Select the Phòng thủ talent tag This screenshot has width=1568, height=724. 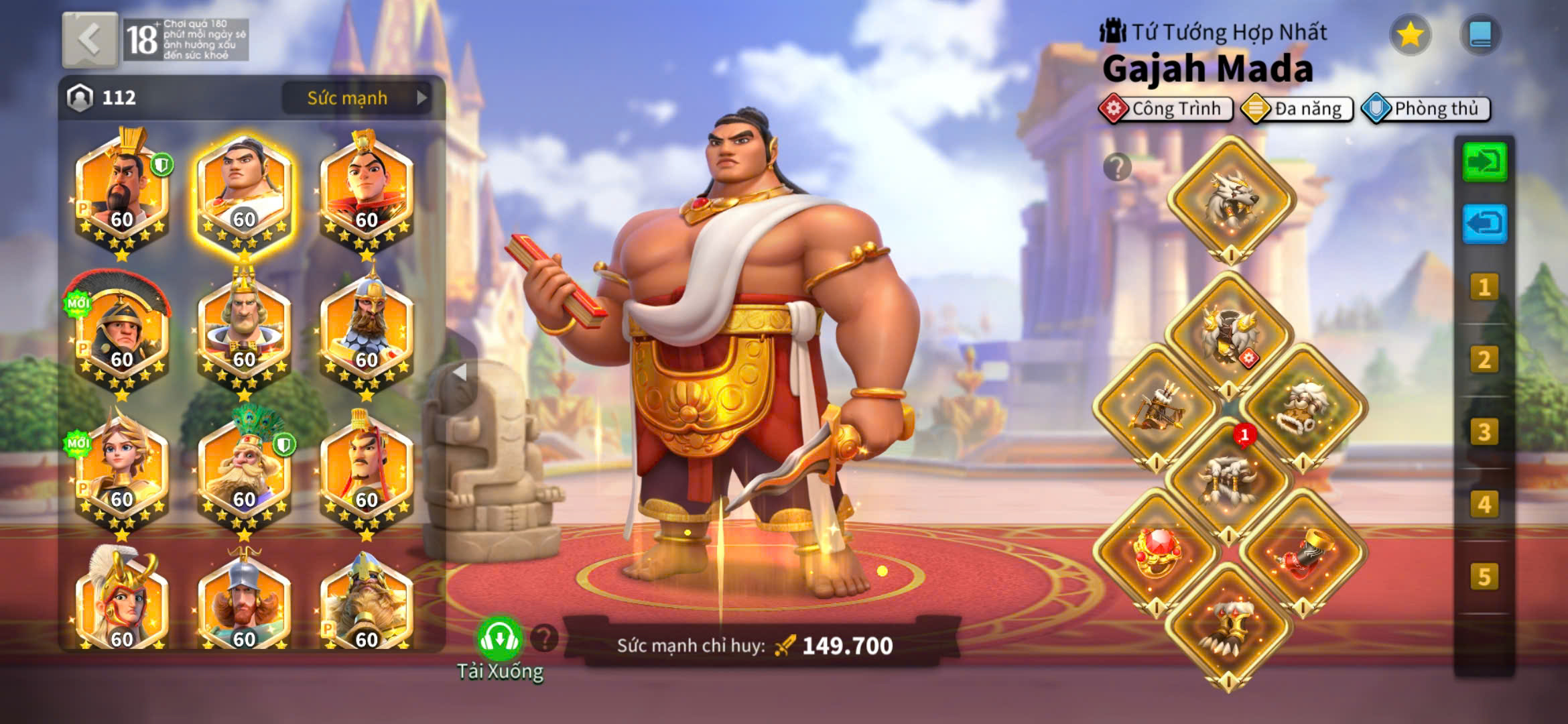(x=1427, y=109)
